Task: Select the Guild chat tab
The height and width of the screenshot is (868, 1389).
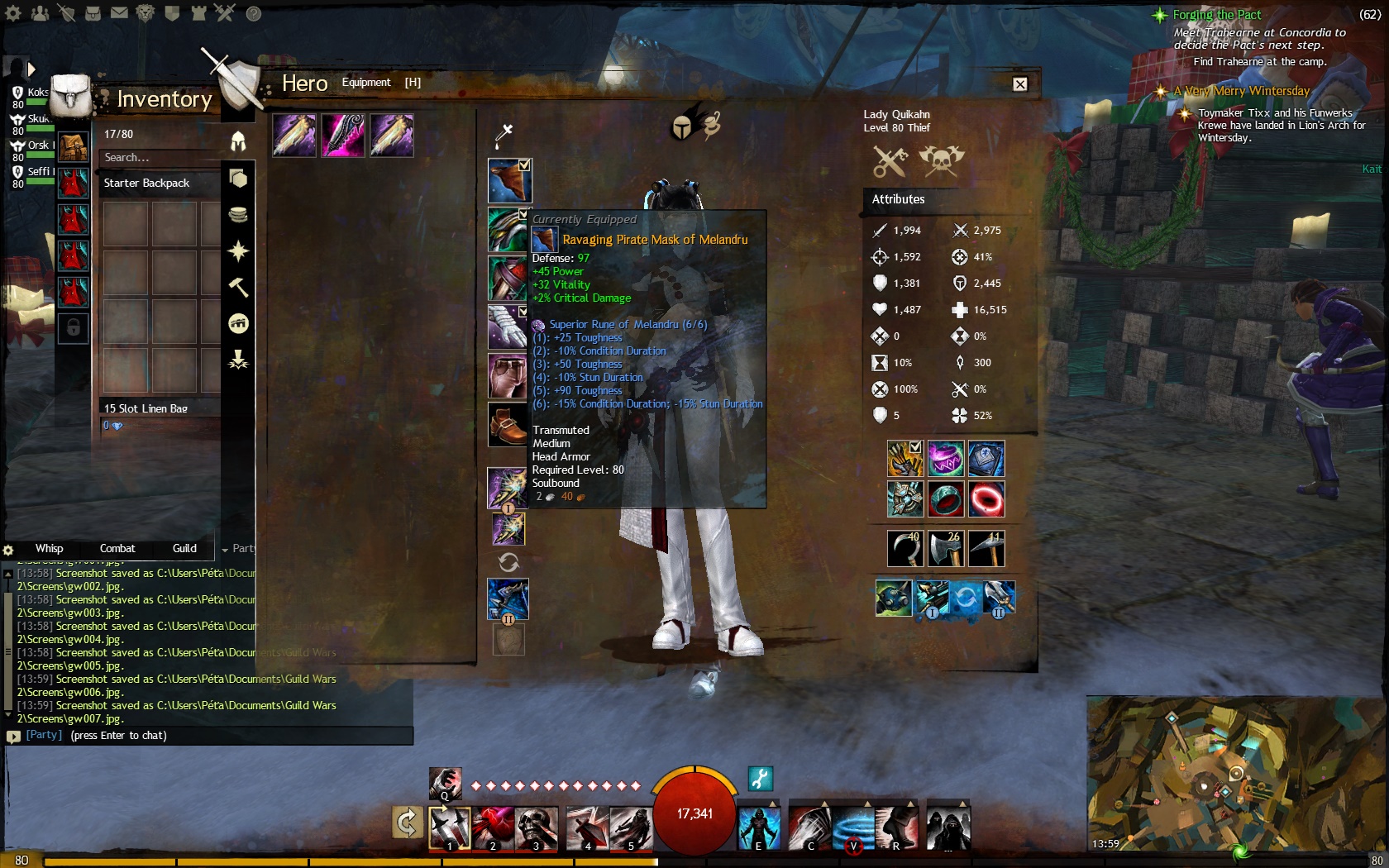Action: coord(184,548)
